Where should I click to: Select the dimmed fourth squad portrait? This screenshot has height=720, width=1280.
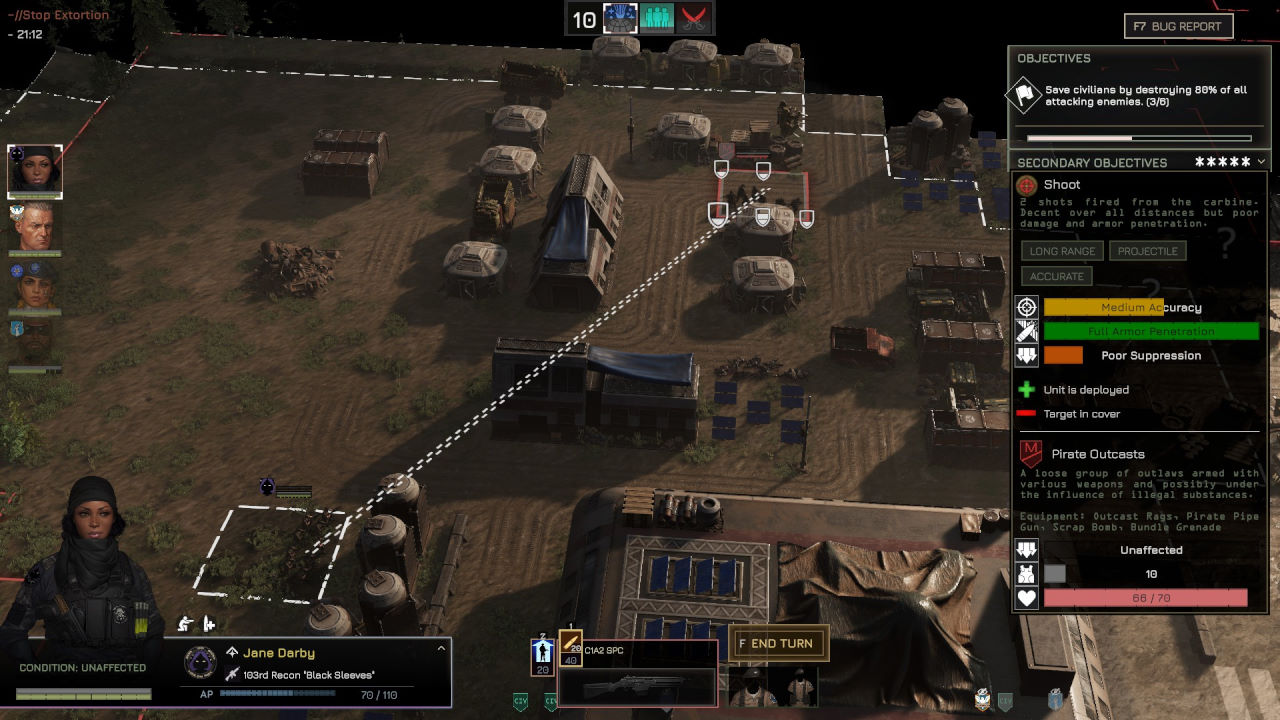point(35,342)
